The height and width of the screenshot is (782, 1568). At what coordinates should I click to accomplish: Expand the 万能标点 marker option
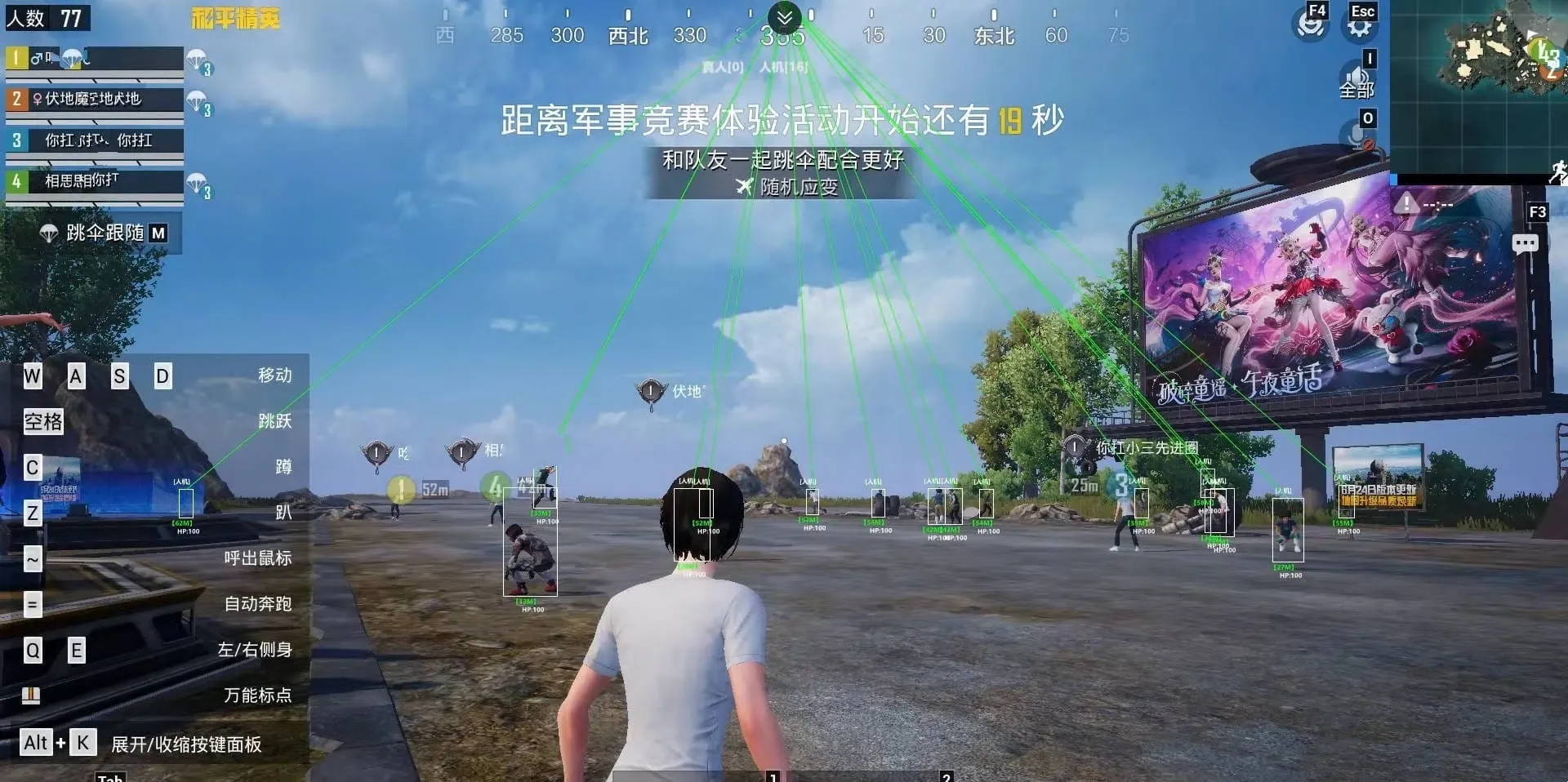tap(260, 695)
